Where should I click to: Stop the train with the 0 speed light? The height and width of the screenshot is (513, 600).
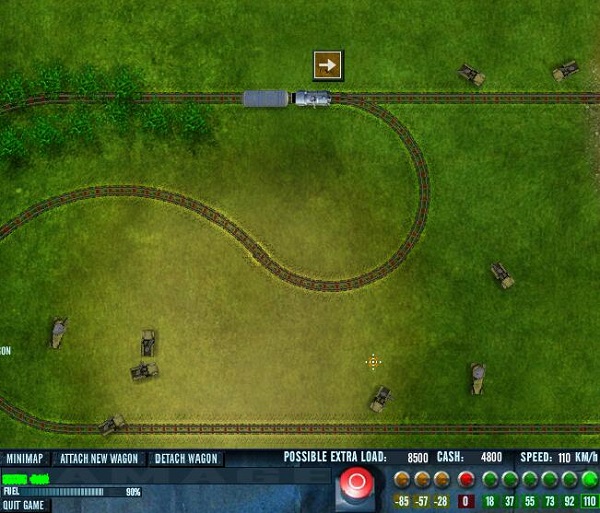coord(466,480)
